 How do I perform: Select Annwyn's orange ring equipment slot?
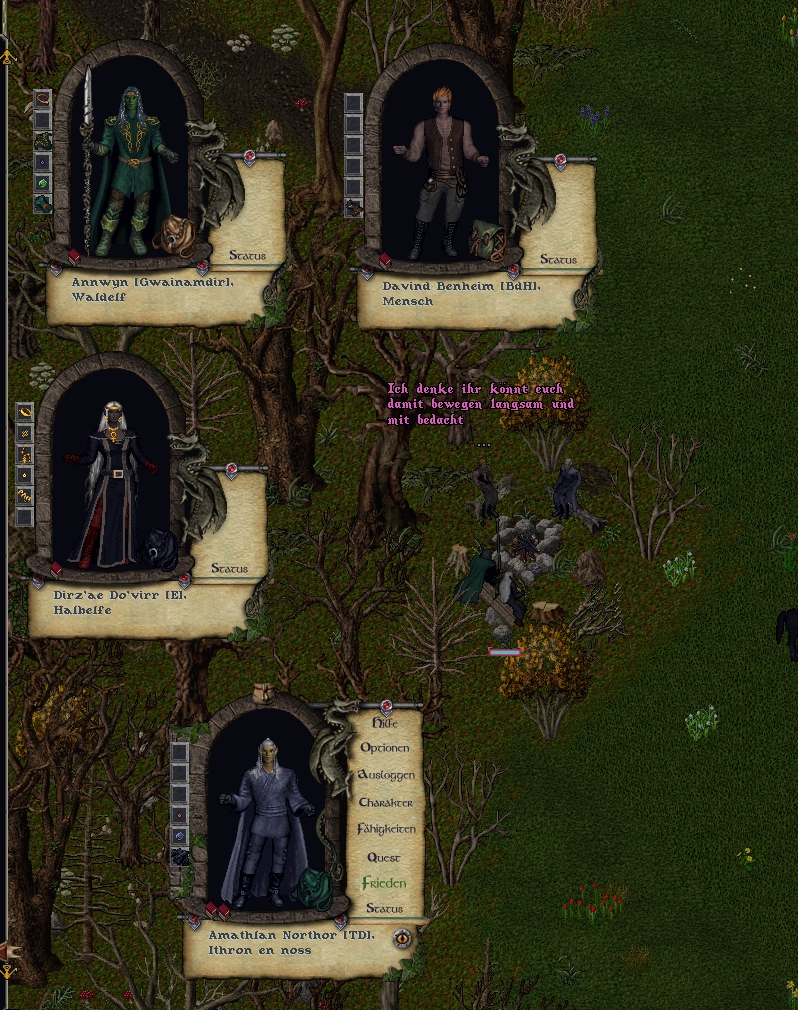pyautogui.click(x=42, y=99)
